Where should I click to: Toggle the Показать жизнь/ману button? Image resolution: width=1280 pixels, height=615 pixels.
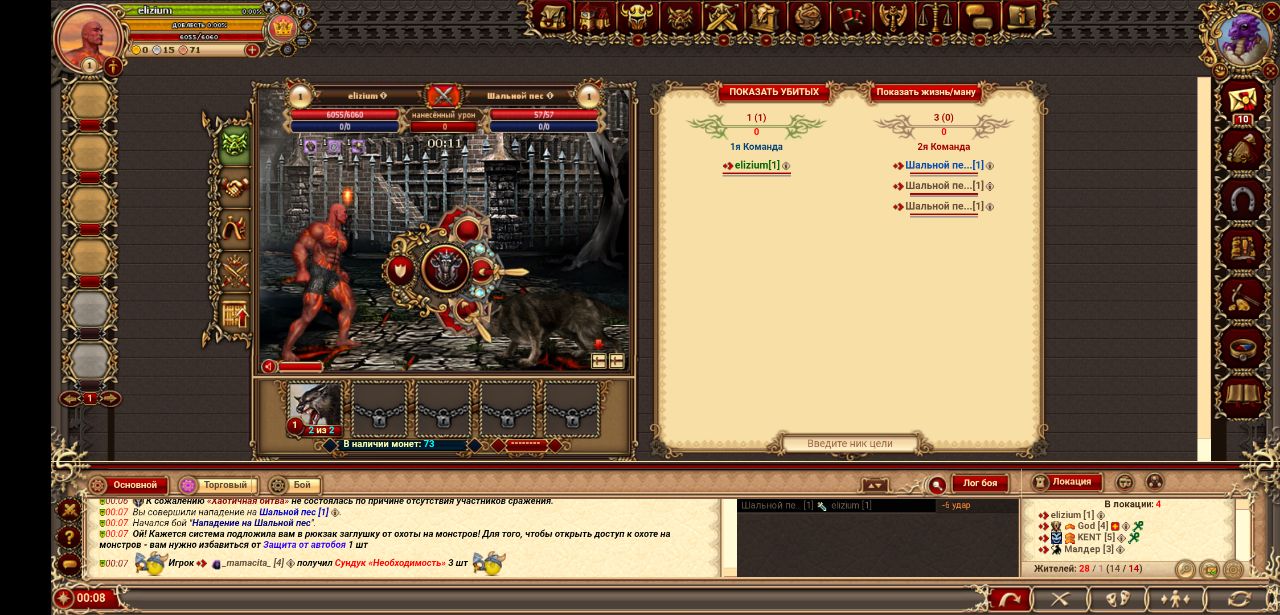coord(925,92)
